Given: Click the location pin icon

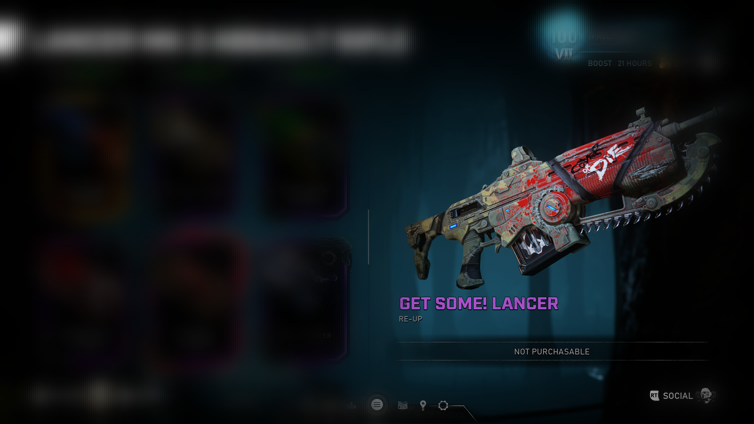Looking at the screenshot, I should click(423, 405).
